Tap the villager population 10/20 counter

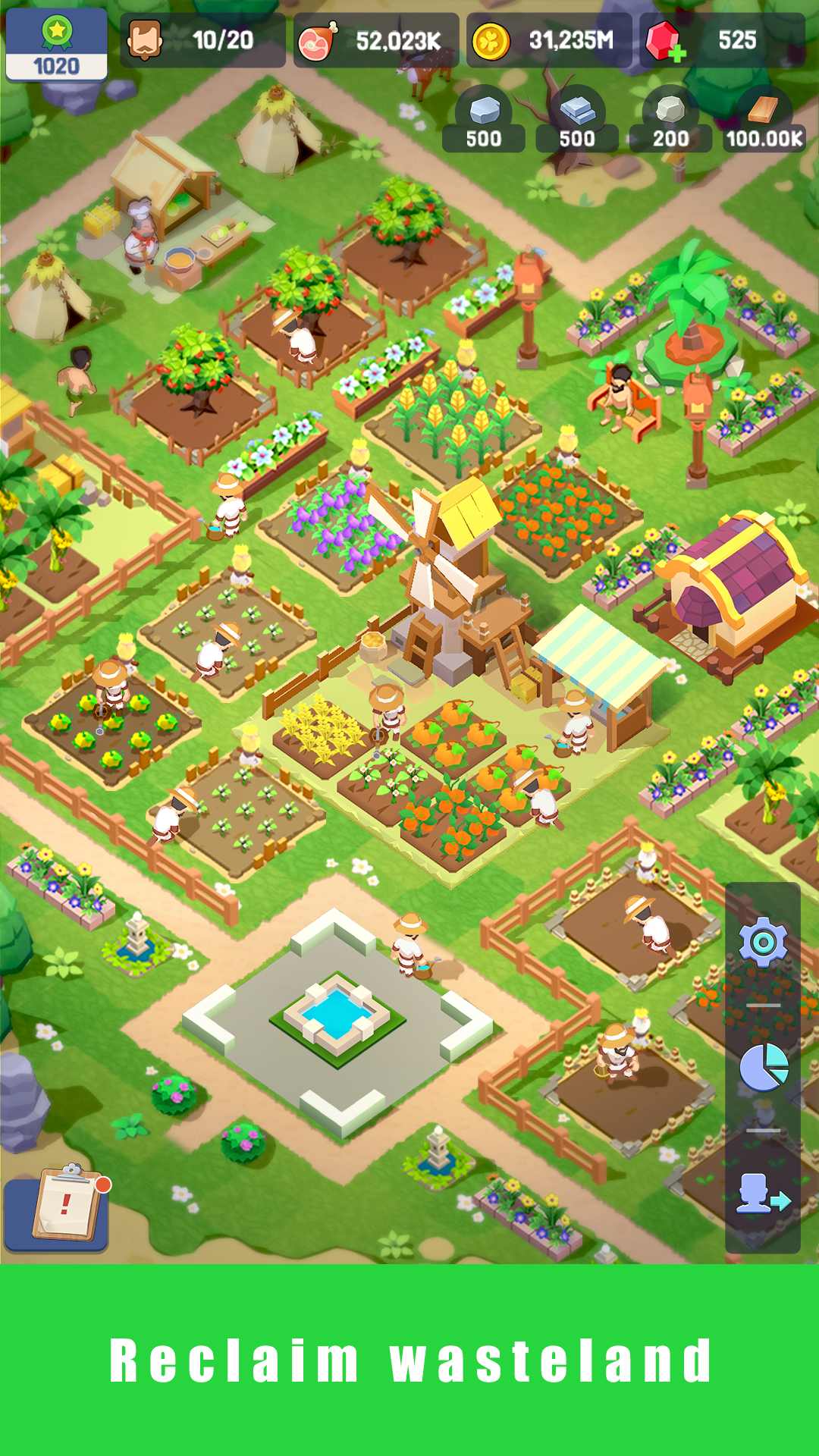202,41
